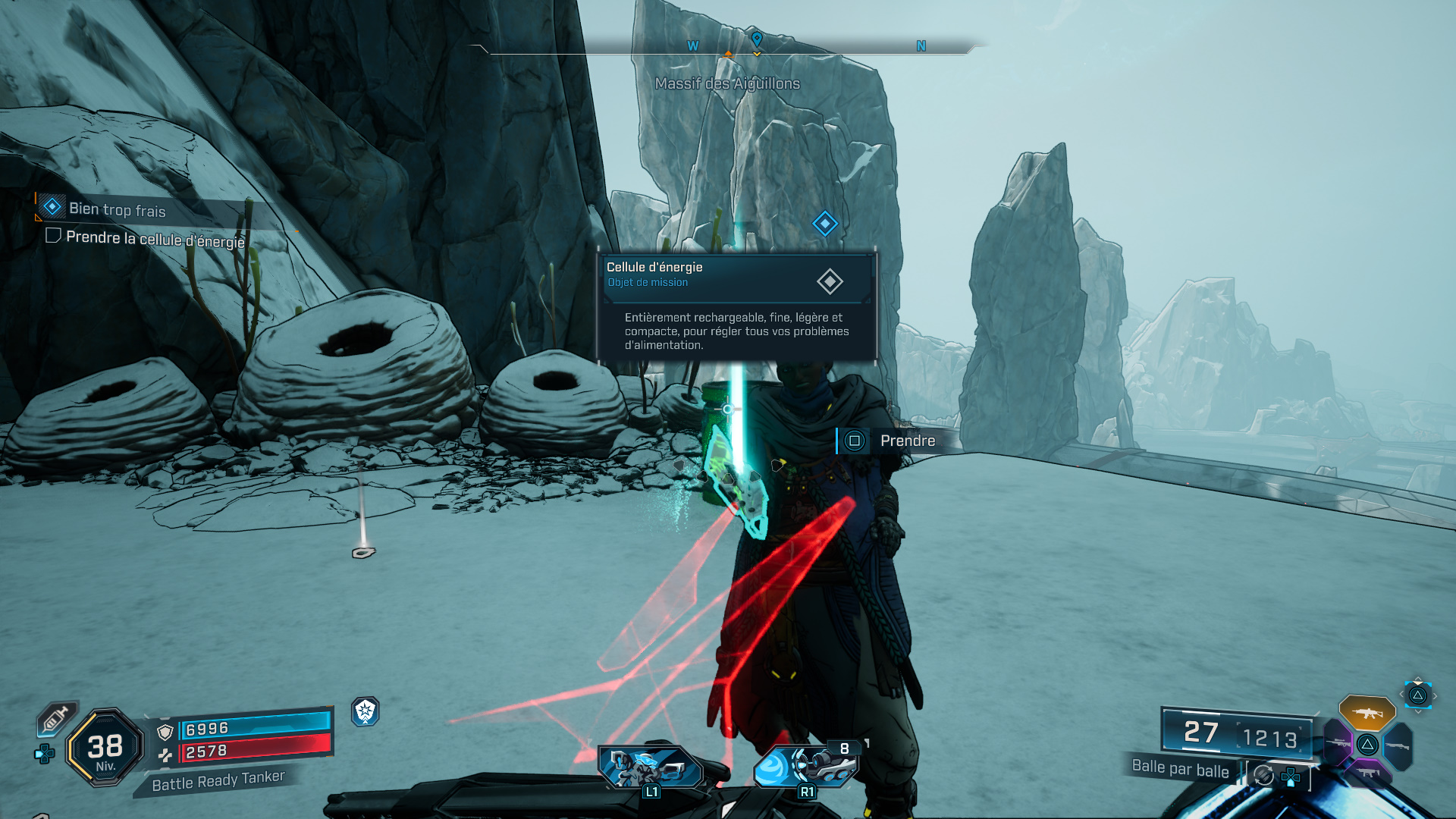Viewport: 1456px width, 819px height.
Task: Click the shield burst status icon
Action: pos(366,711)
